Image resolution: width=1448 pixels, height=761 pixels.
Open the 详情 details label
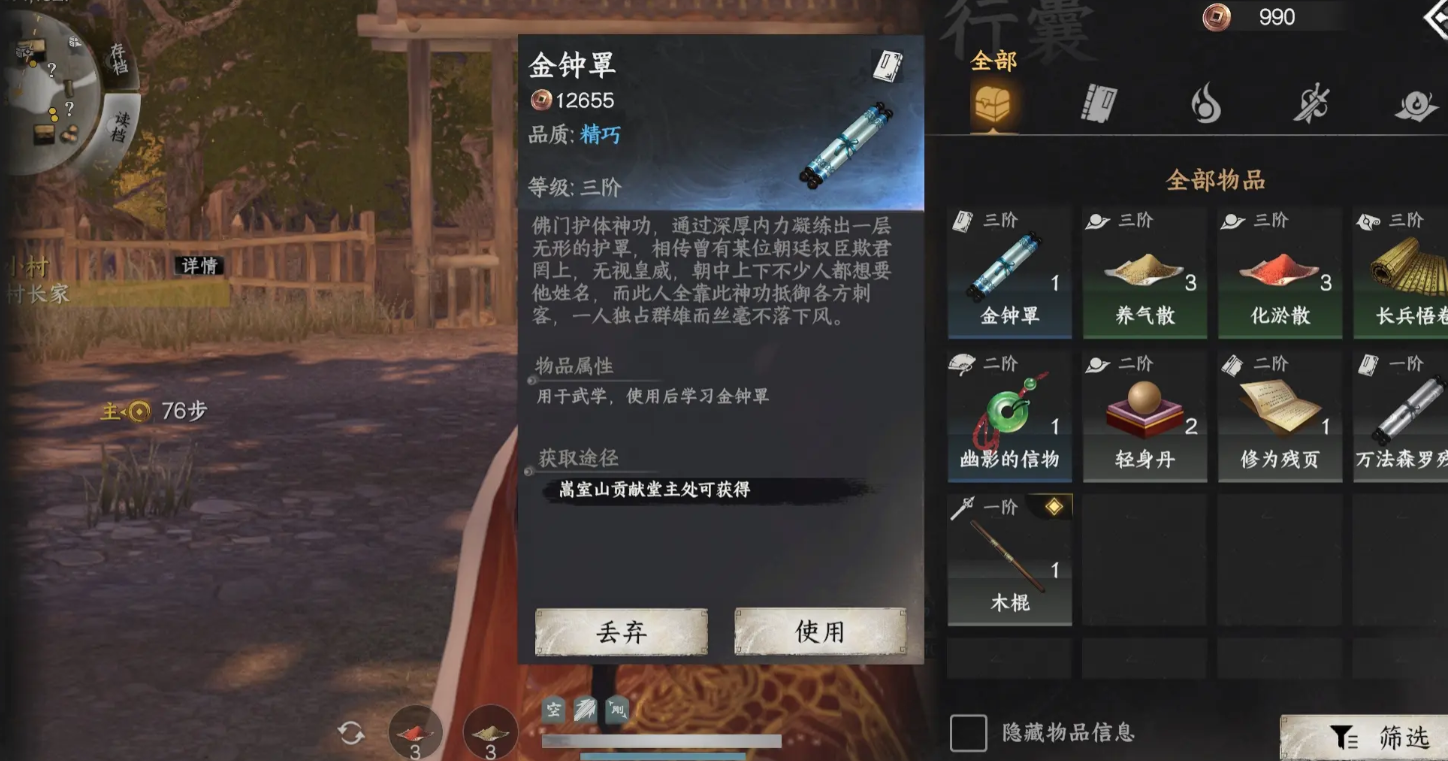[x=199, y=266]
